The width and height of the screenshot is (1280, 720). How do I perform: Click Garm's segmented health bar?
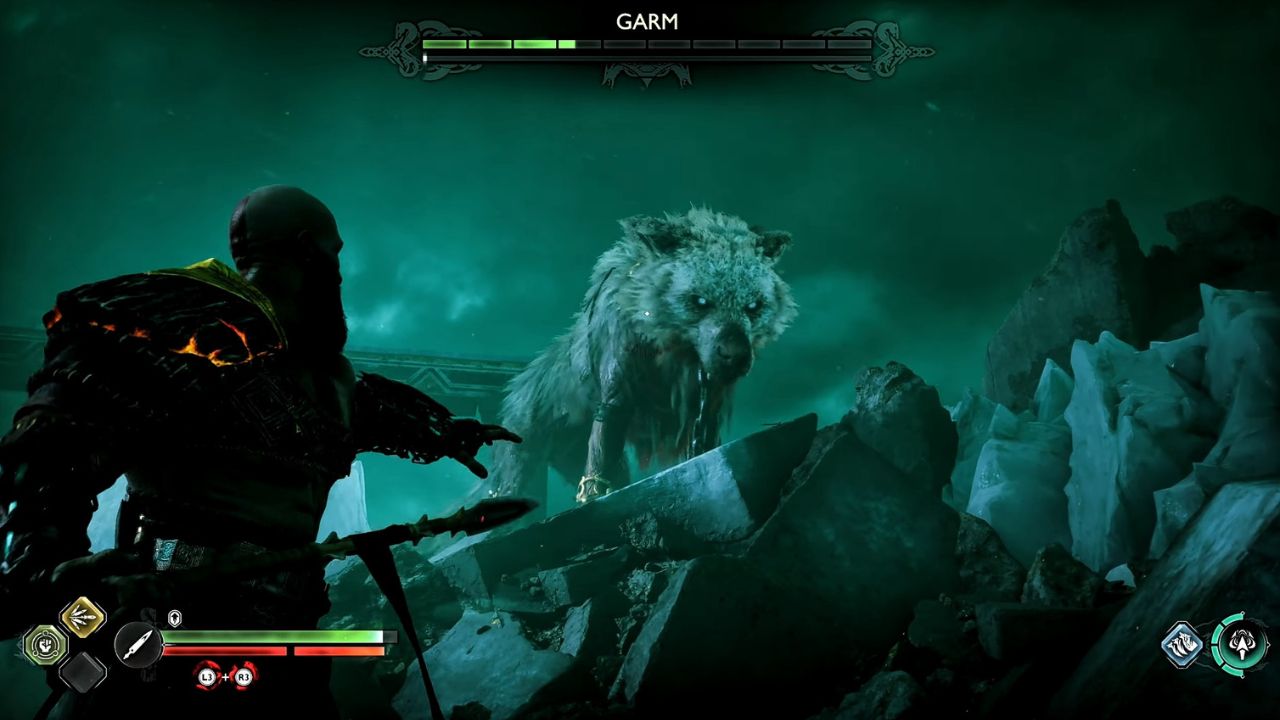coord(640,45)
